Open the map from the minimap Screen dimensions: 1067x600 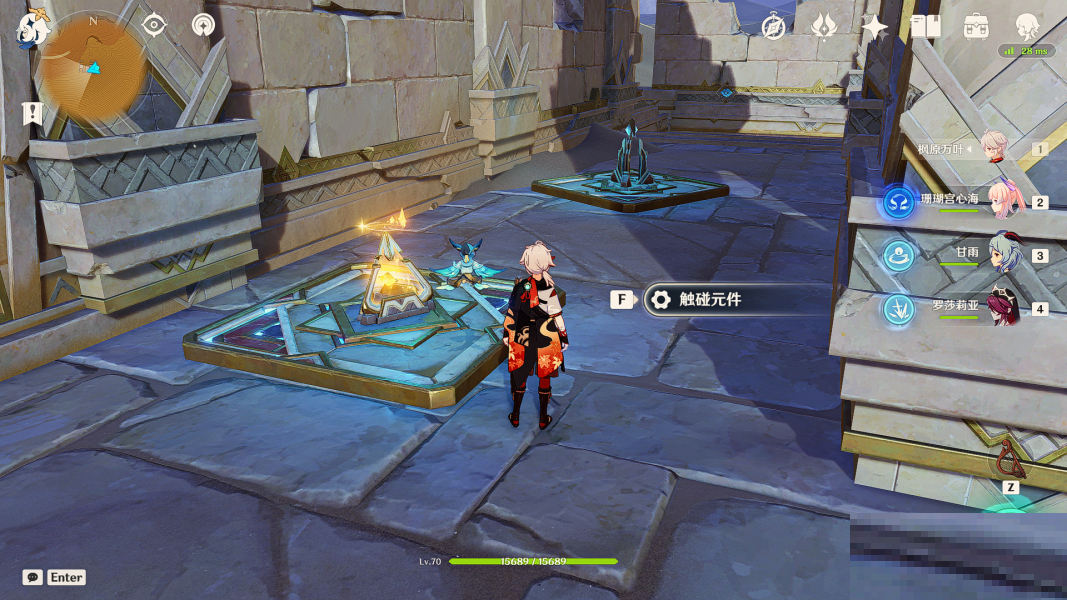[x=92, y=68]
